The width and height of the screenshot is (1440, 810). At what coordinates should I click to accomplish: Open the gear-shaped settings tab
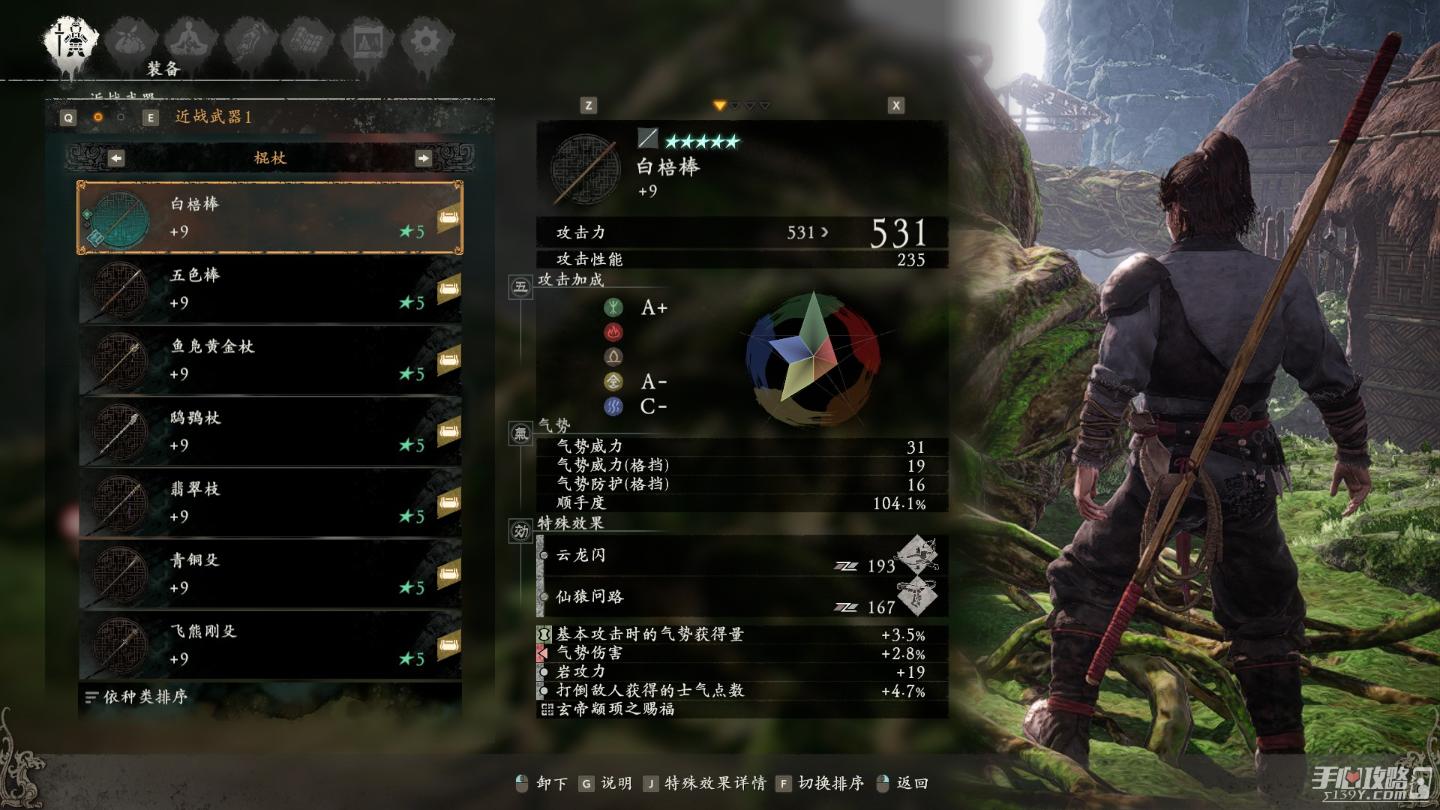426,40
